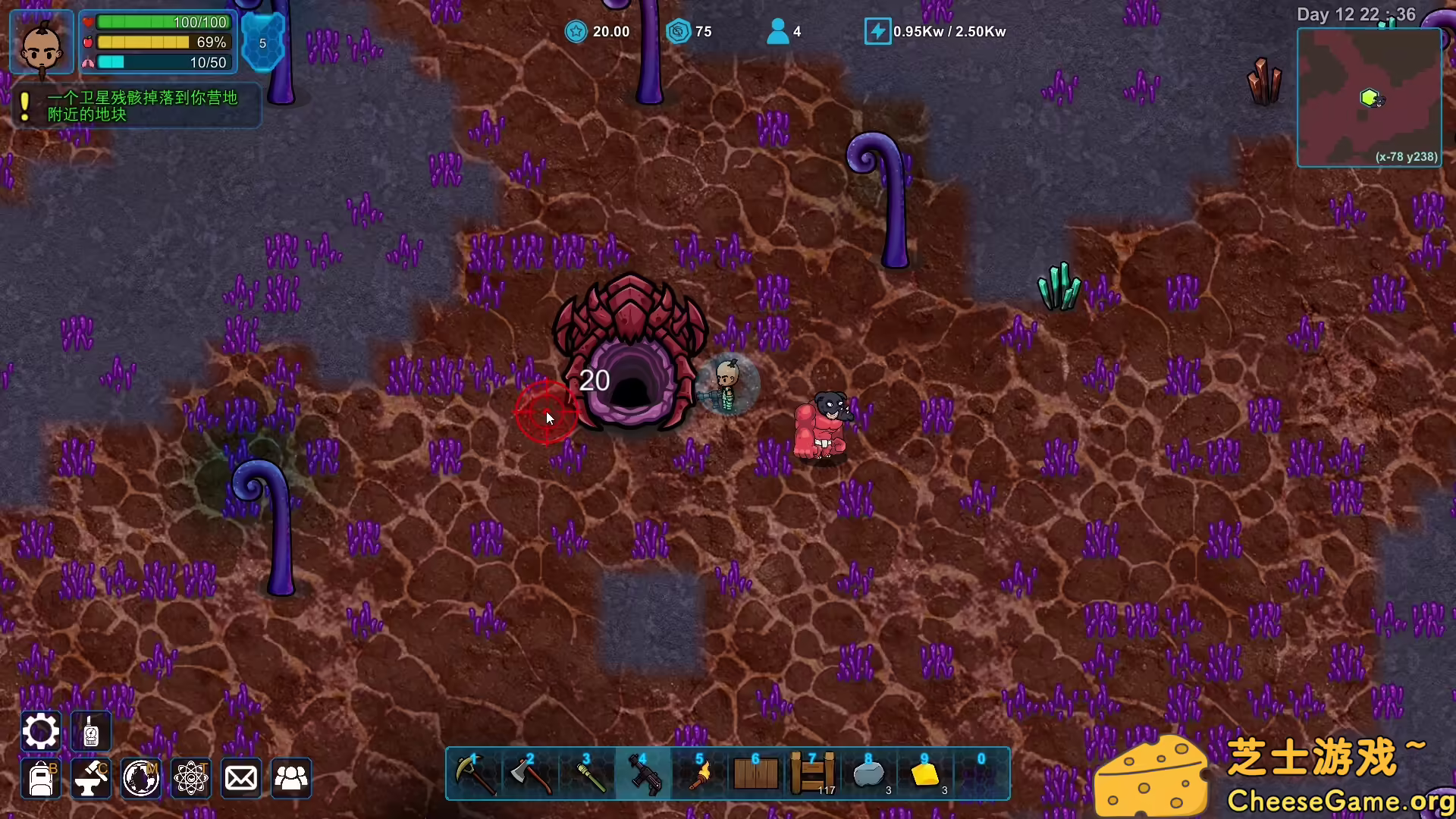Click the minimap in the corner
This screenshot has height=819, width=1456.
pyautogui.click(x=1369, y=97)
